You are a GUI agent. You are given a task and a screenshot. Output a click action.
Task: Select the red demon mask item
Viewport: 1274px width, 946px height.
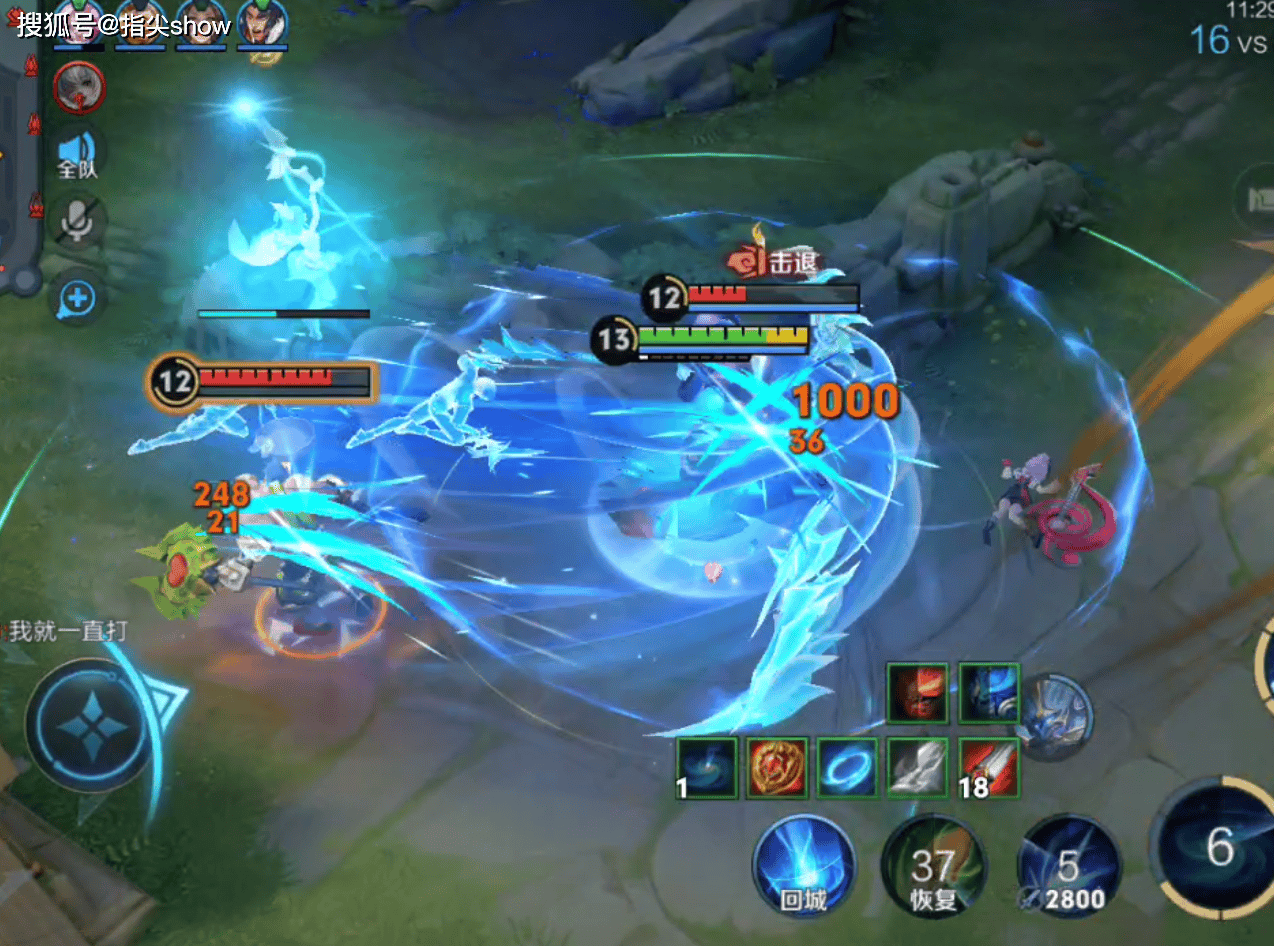point(917,693)
